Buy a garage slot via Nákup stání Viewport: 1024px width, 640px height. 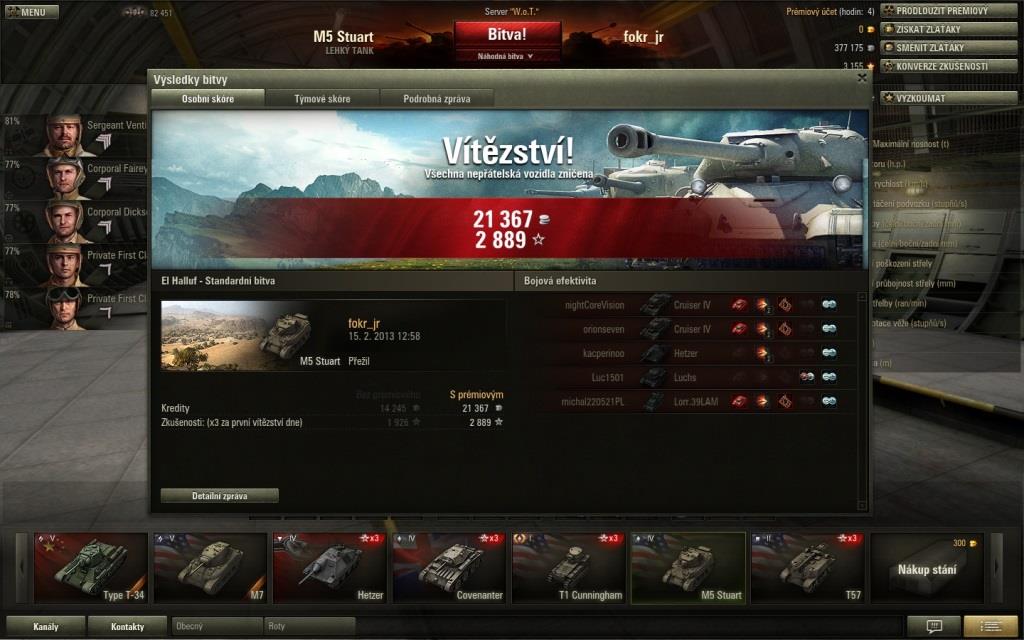[x=926, y=567]
